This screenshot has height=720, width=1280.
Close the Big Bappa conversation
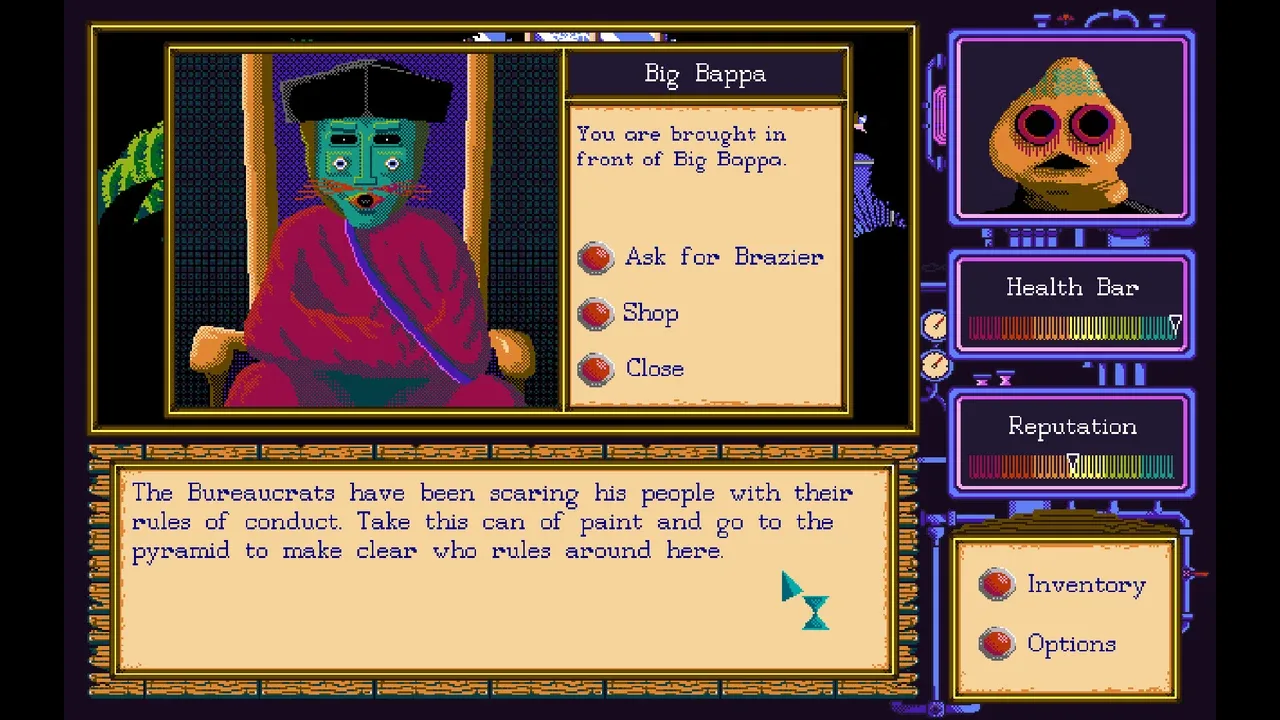[x=653, y=369]
